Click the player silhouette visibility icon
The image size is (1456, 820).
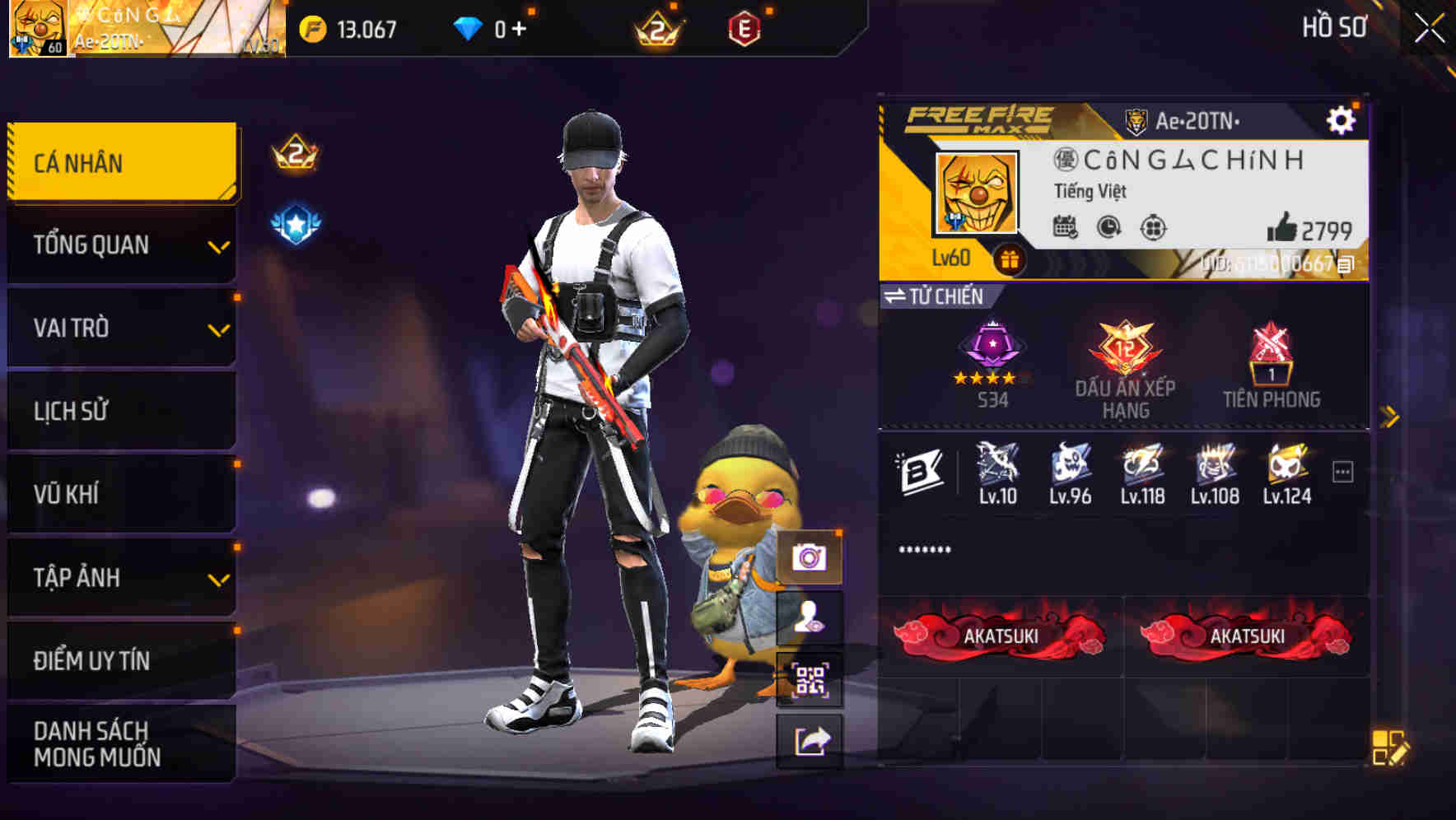tap(810, 618)
